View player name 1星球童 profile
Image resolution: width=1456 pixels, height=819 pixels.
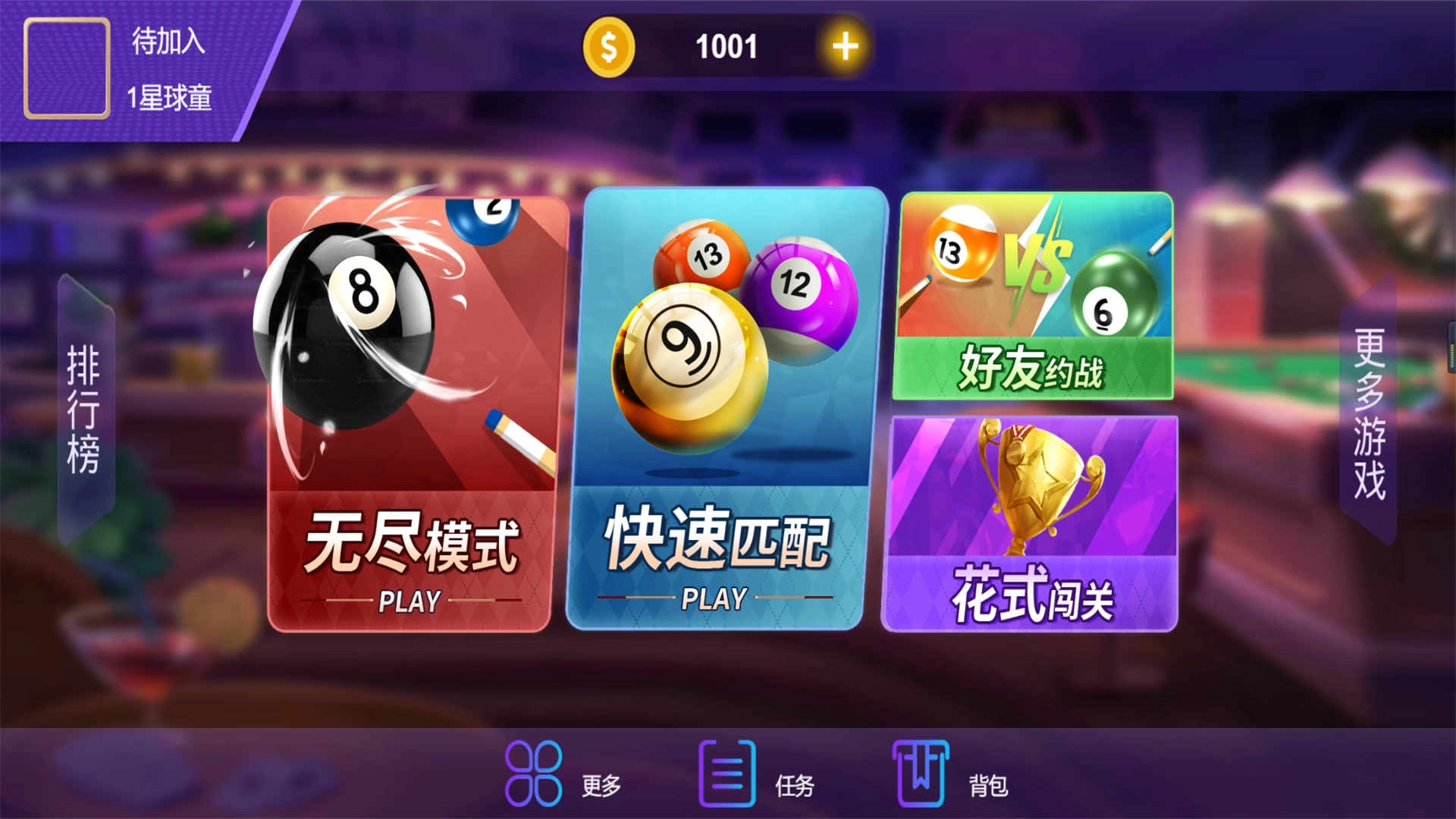171,99
